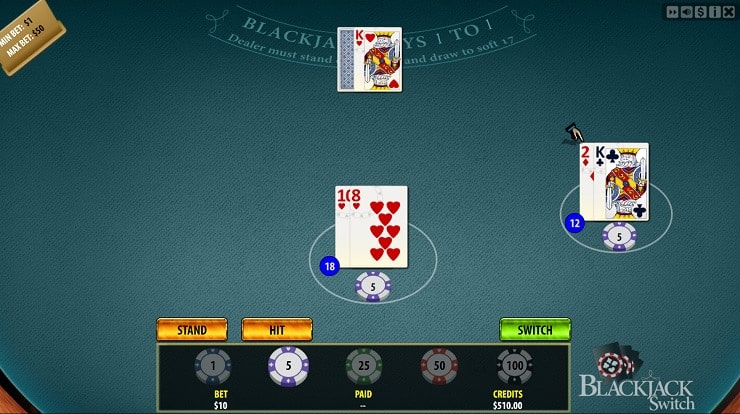Choose the black 100 chip
This screenshot has height=414, width=740.
[x=514, y=366]
